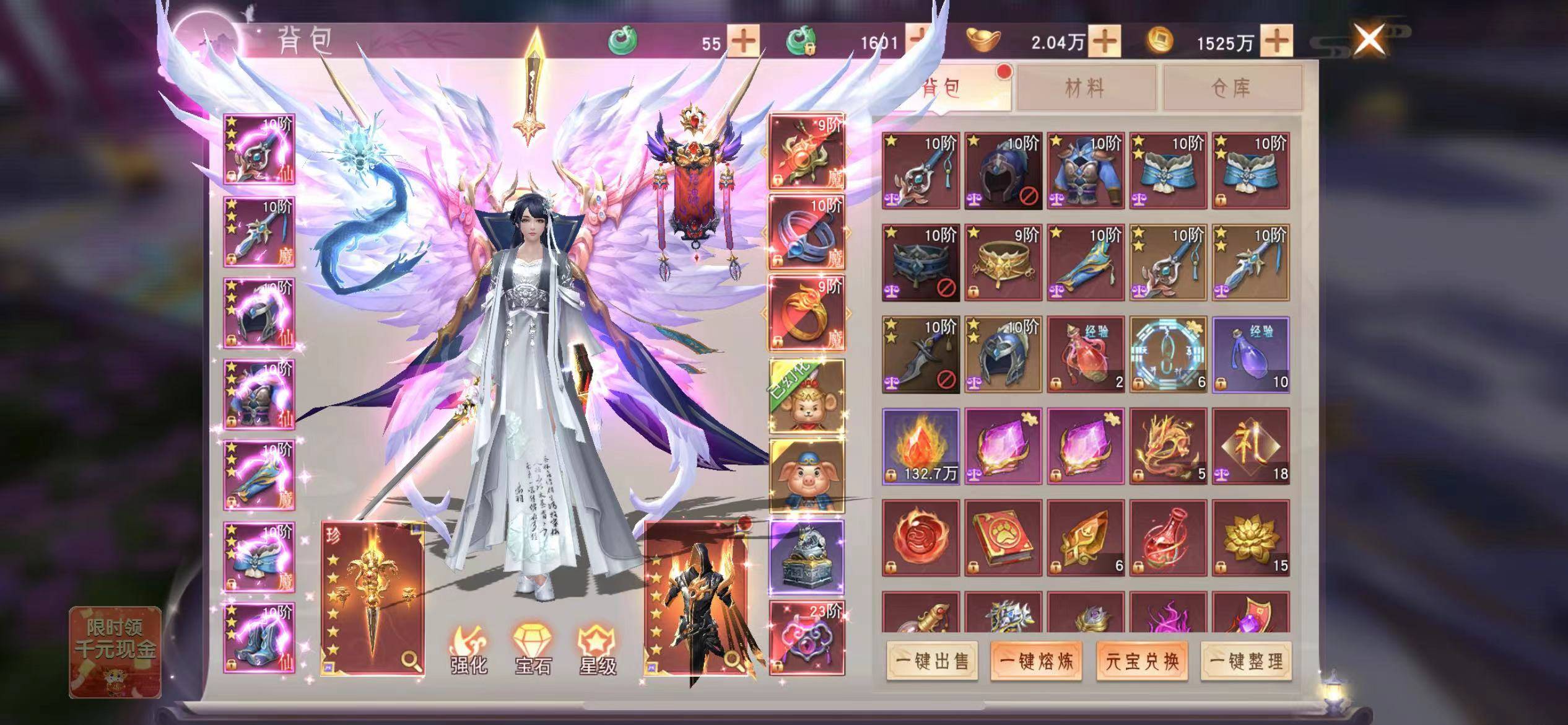The width and height of the screenshot is (1568, 725).
Task: Click the 一键出售 button
Action: tap(932, 661)
